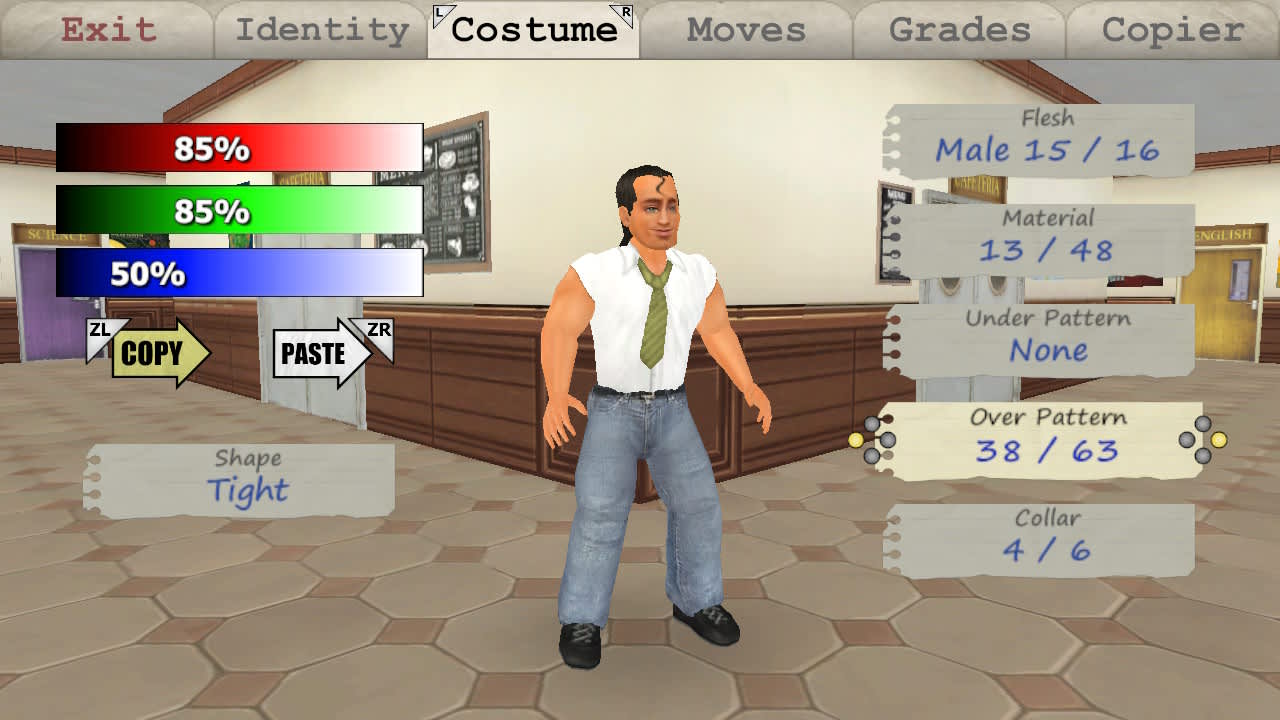Switch to the Identity tab
Screen dimensions: 1280x720
tap(320, 30)
